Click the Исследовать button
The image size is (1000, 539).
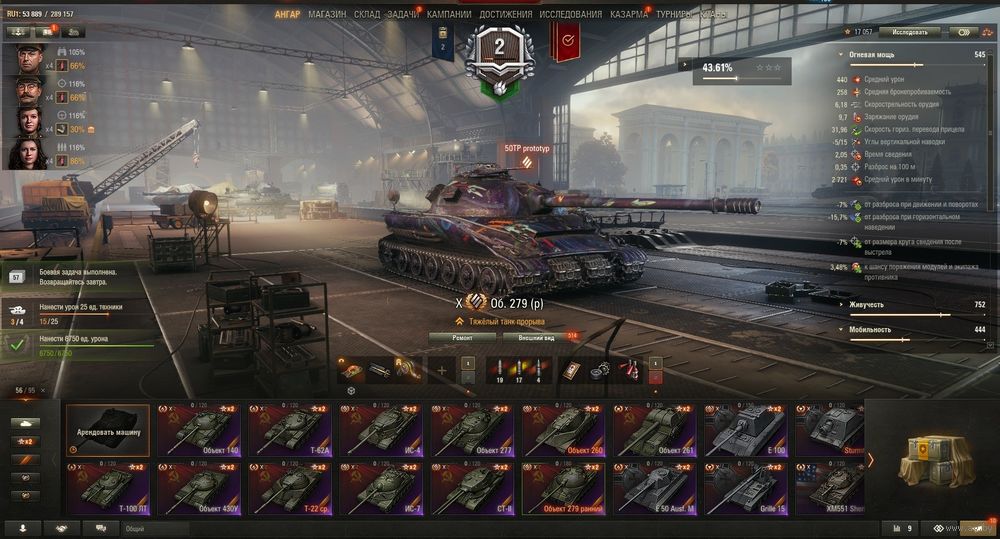[910, 32]
